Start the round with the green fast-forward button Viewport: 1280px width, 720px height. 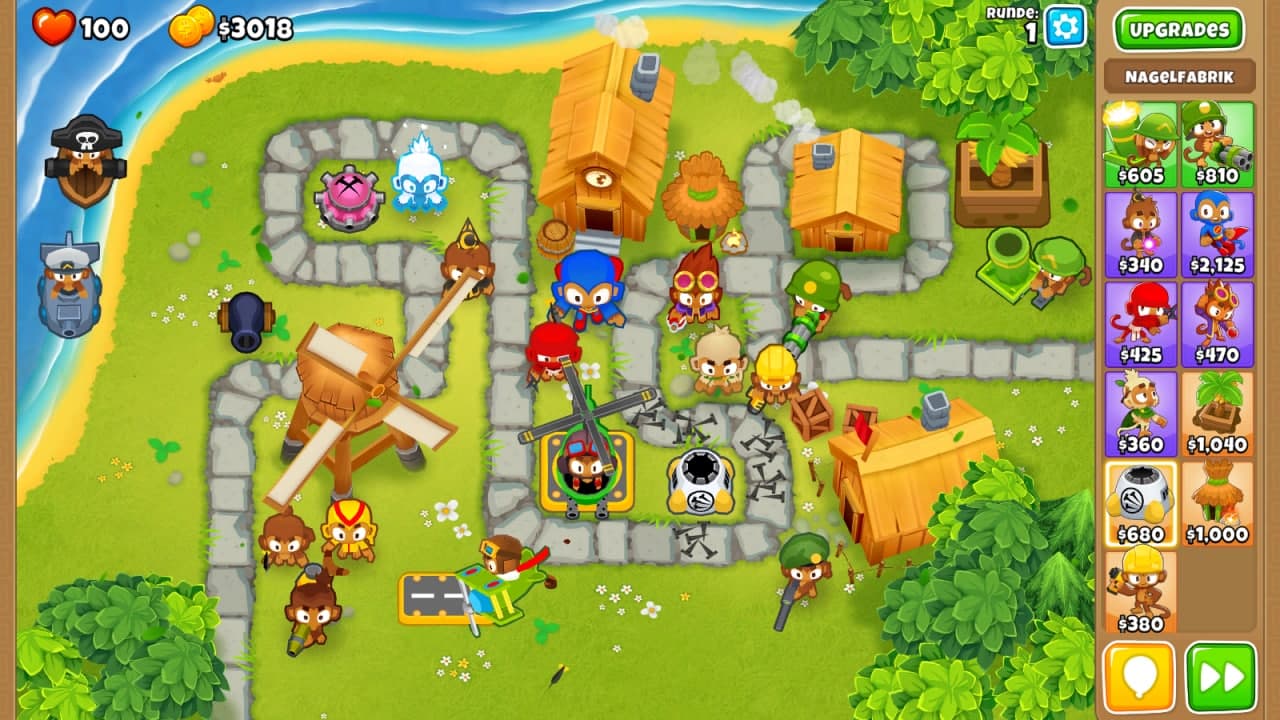[1220, 677]
